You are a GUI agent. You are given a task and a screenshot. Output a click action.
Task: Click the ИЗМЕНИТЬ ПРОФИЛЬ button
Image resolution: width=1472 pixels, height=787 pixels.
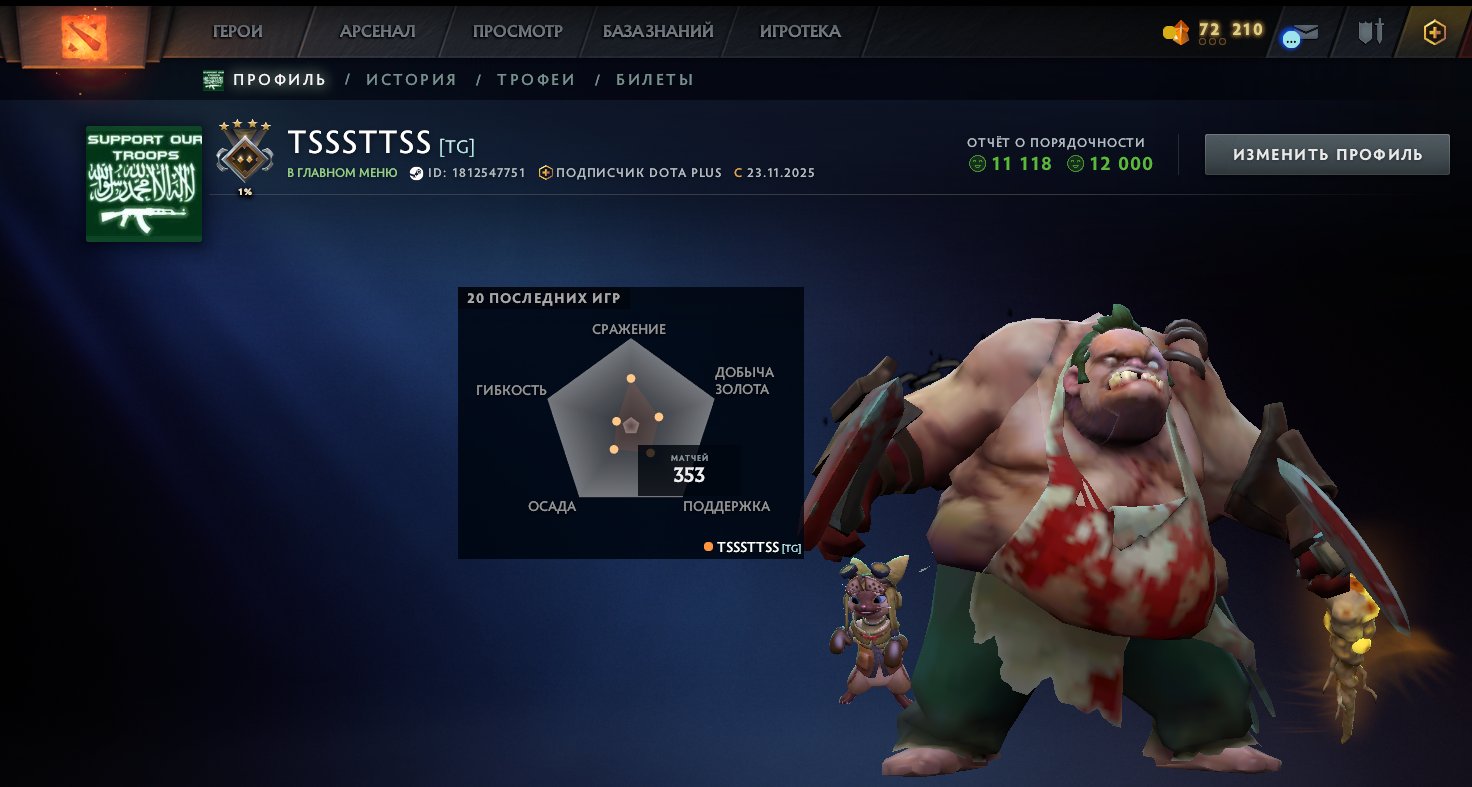point(1326,154)
